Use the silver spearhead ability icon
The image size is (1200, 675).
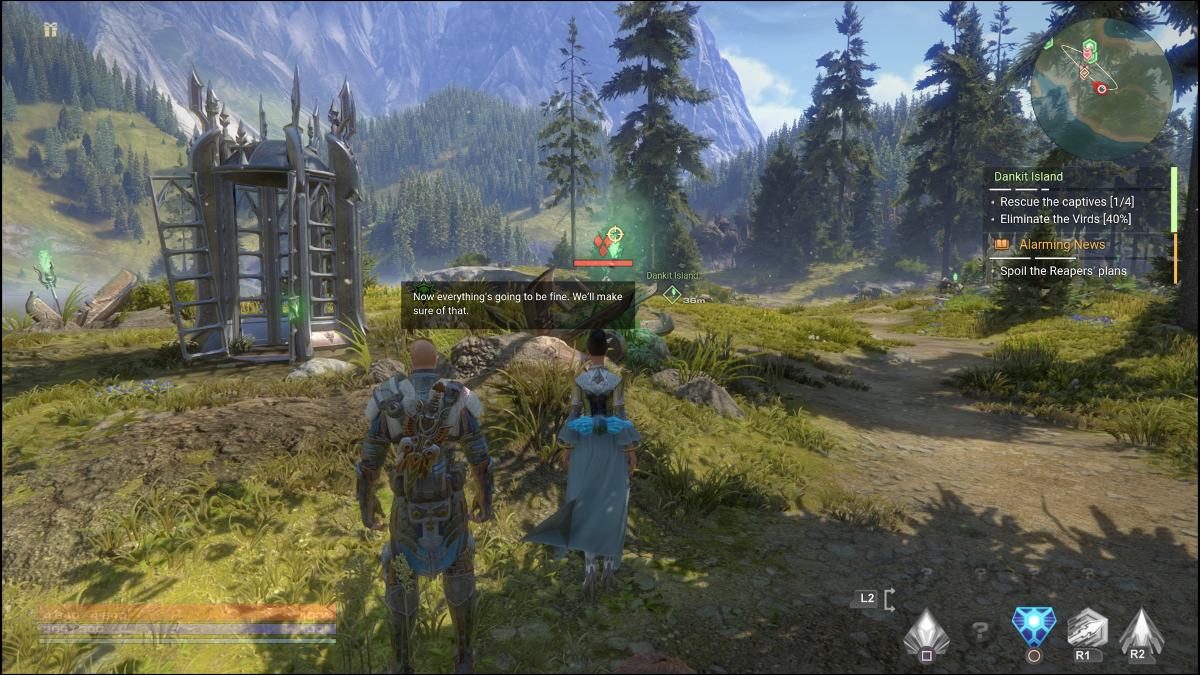[x=1086, y=628]
